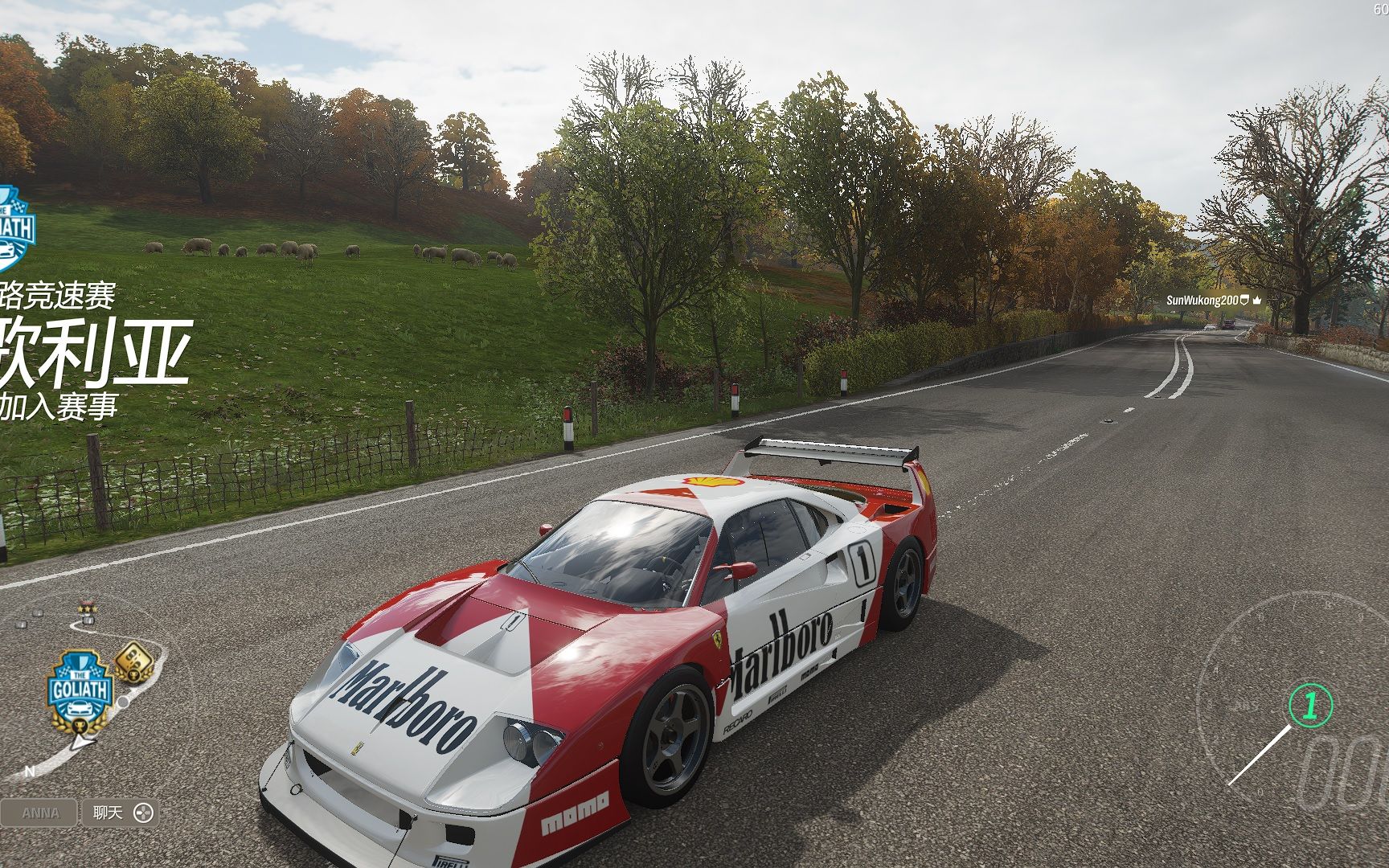The image size is (1389, 868).
Task: Select the 加入赛事 join event prompt
Action: [x=58, y=406]
